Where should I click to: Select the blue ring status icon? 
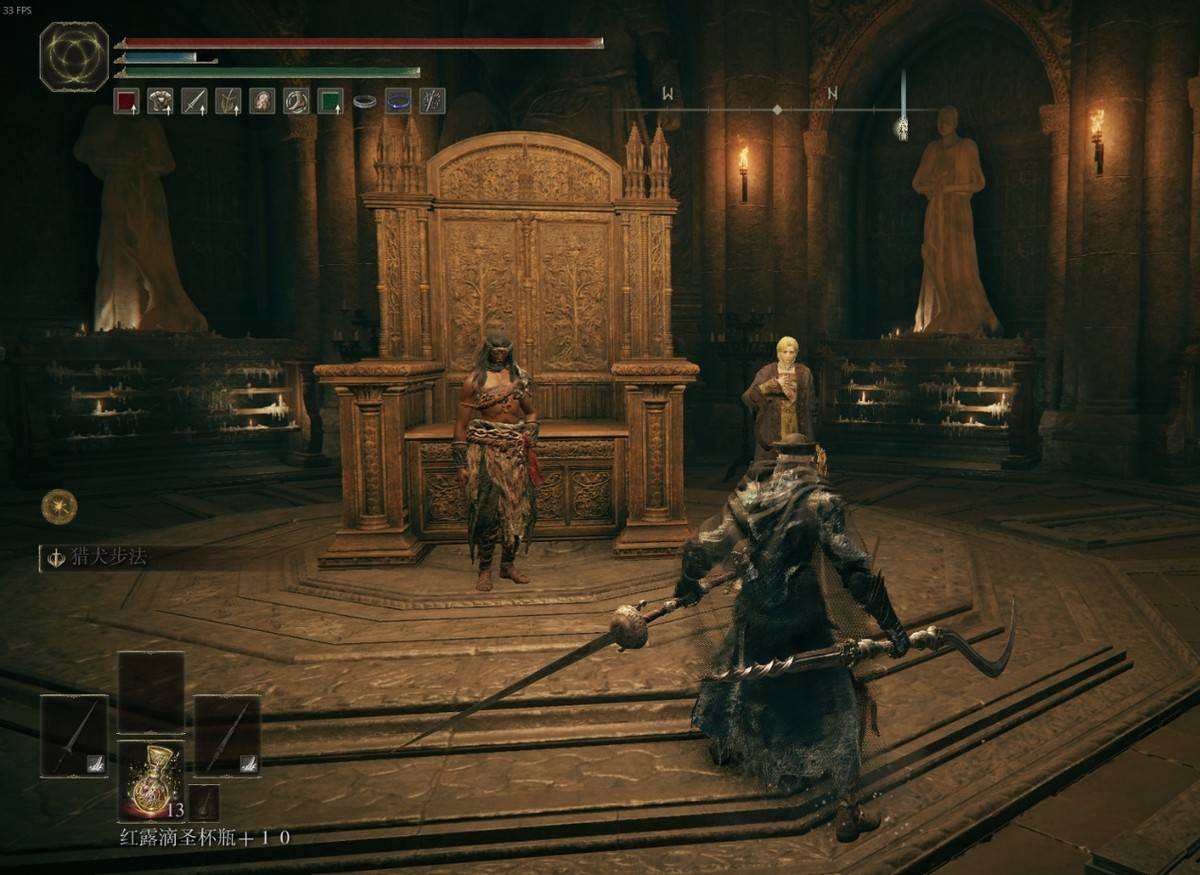tap(398, 101)
